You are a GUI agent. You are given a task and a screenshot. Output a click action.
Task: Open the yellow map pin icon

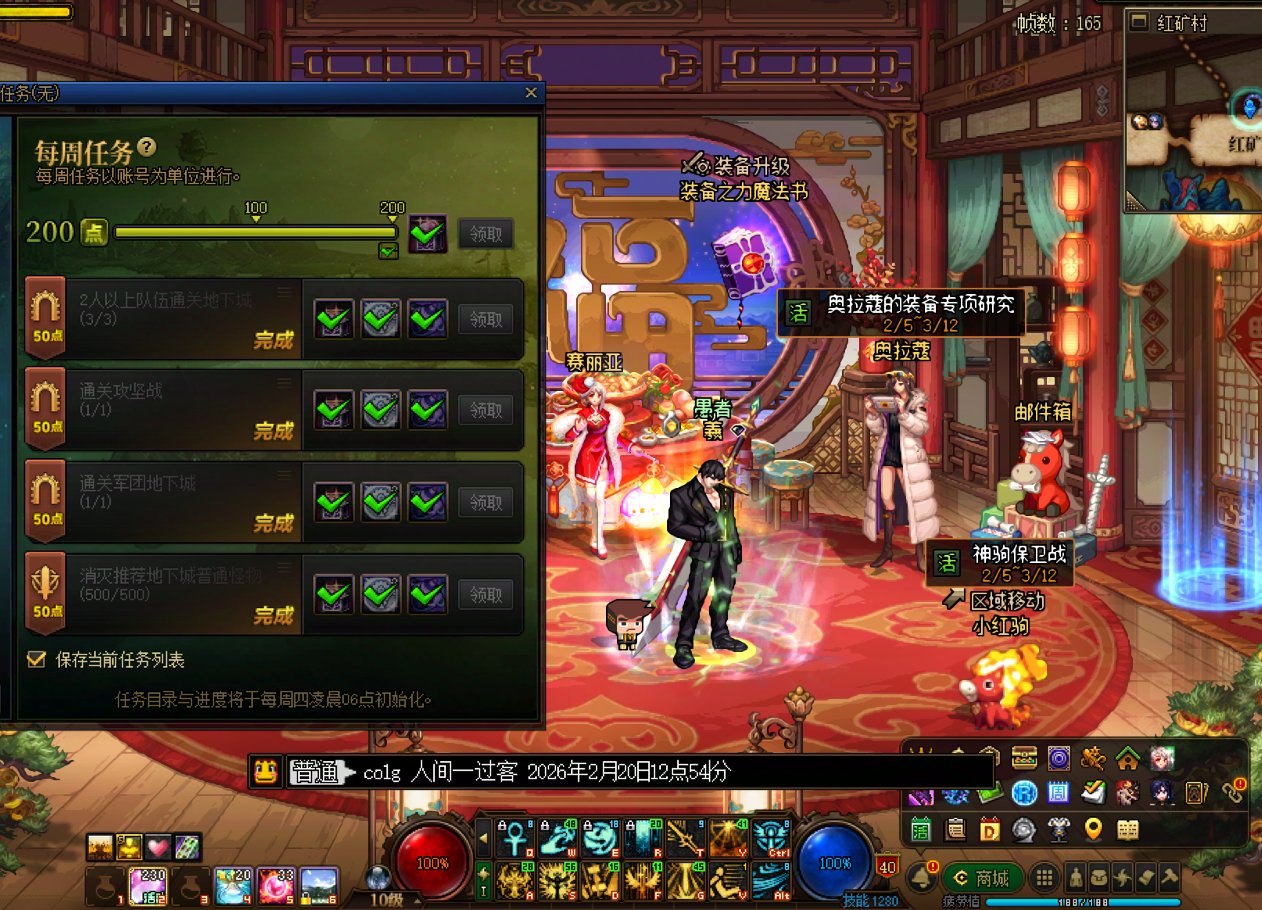click(x=1093, y=829)
